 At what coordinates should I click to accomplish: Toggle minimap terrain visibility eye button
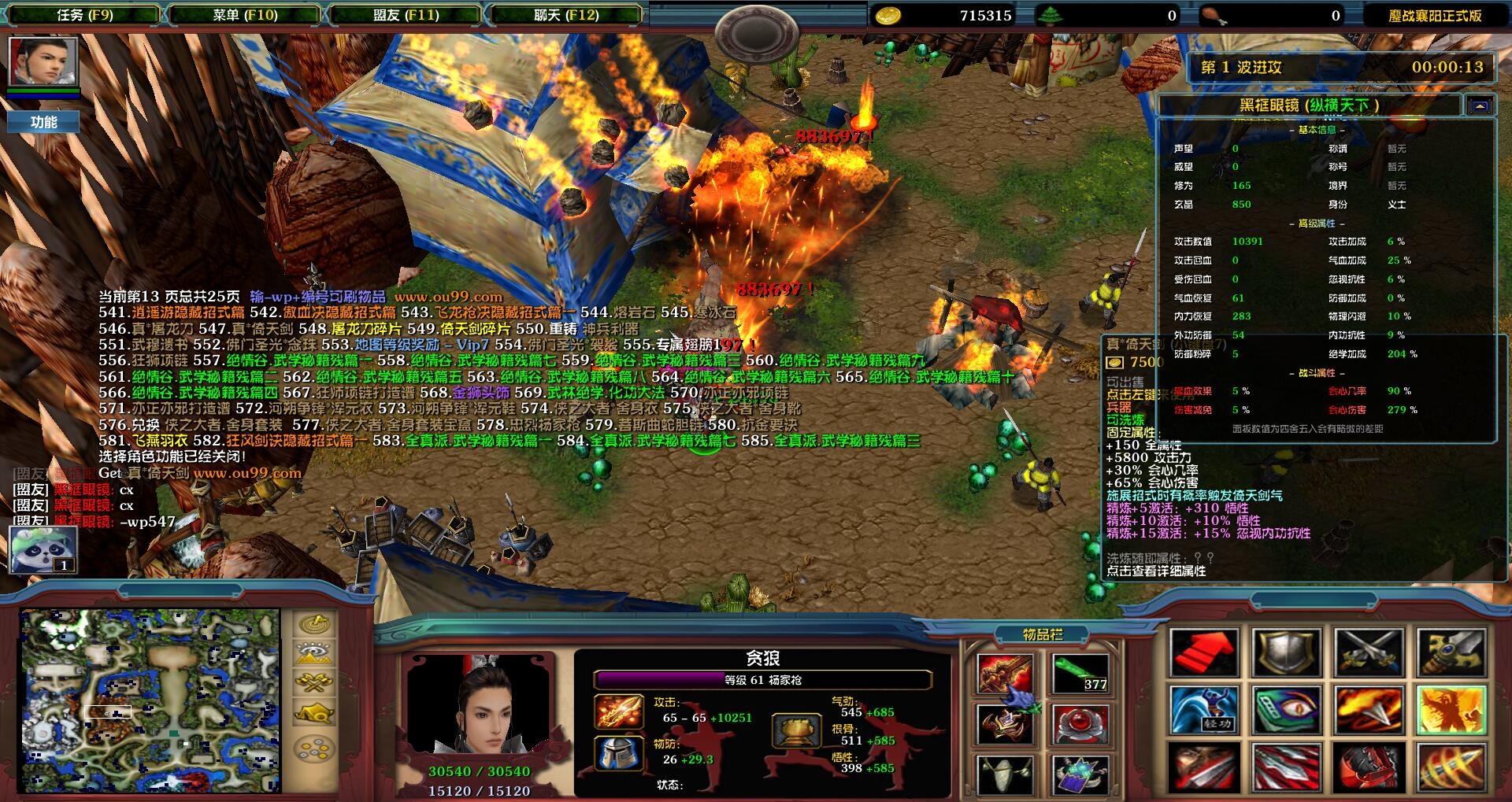pos(314,653)
